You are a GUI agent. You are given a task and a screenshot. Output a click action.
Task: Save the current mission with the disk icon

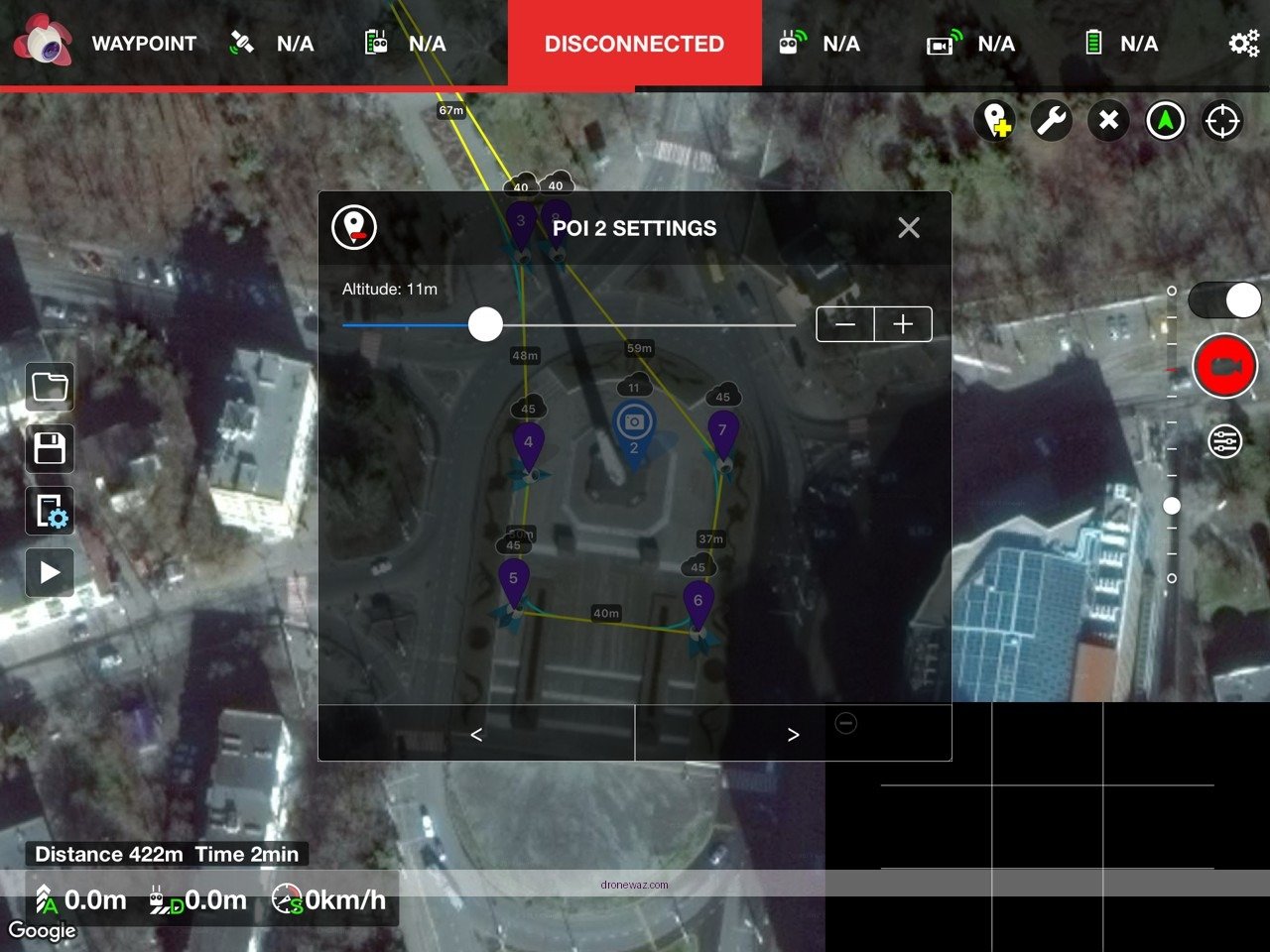(50, 449)
